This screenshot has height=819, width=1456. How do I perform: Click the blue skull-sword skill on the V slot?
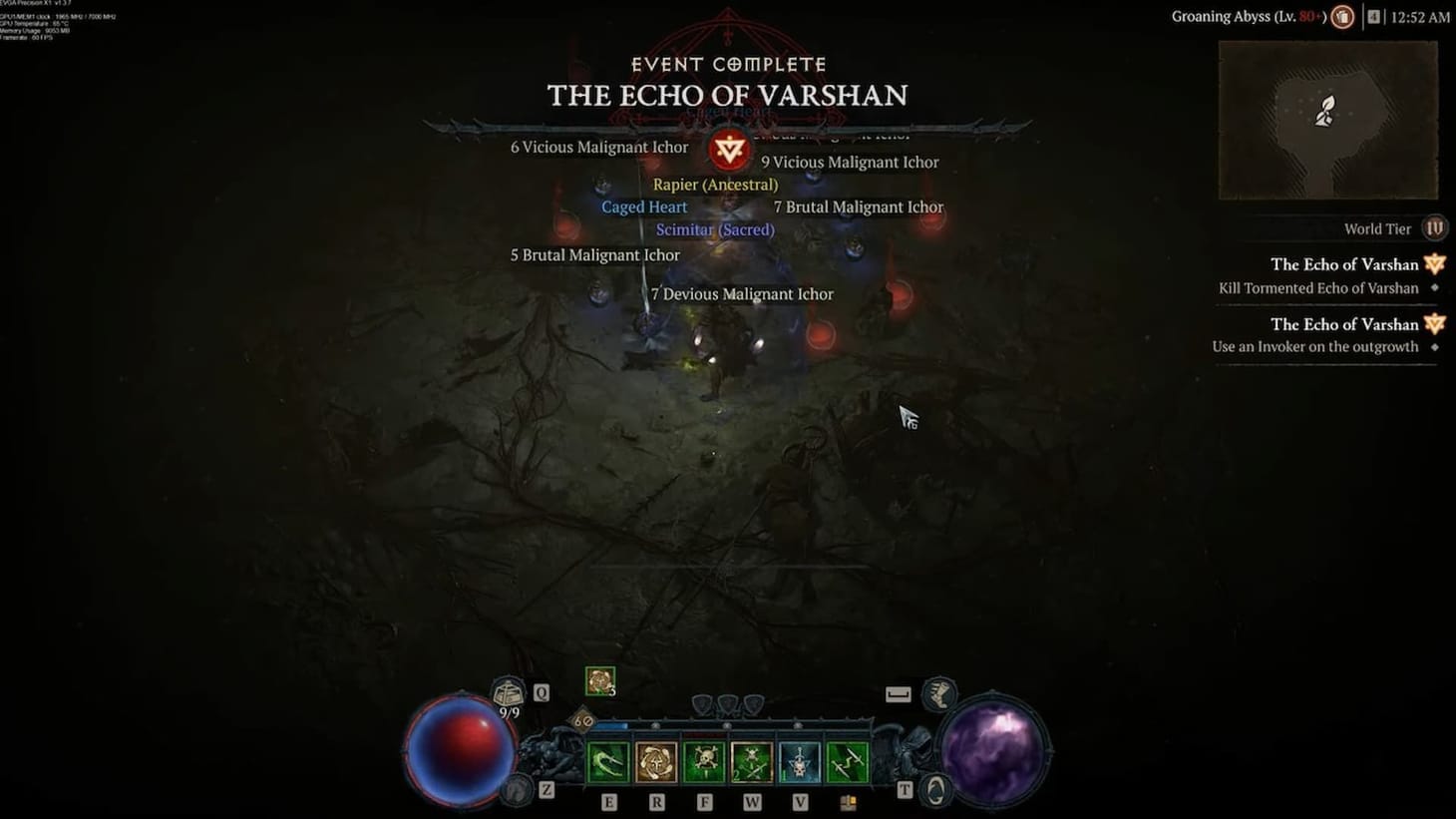click(x=799, y=761)
